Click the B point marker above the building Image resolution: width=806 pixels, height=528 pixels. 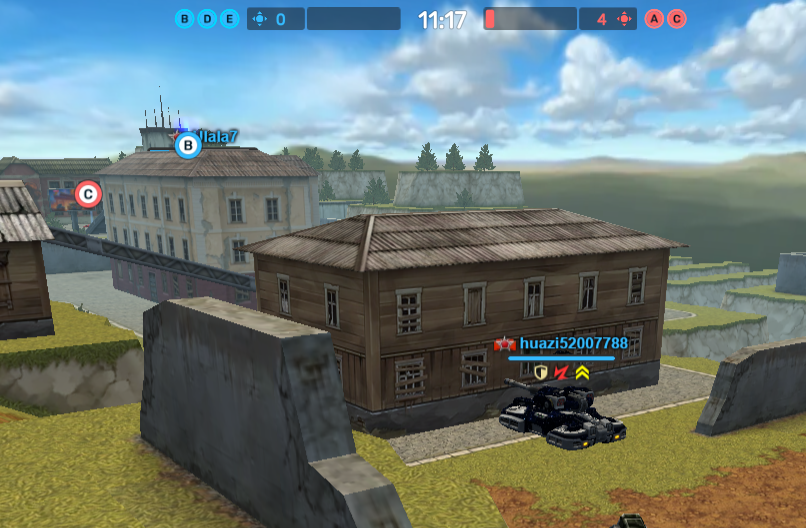tap(188, 146)
